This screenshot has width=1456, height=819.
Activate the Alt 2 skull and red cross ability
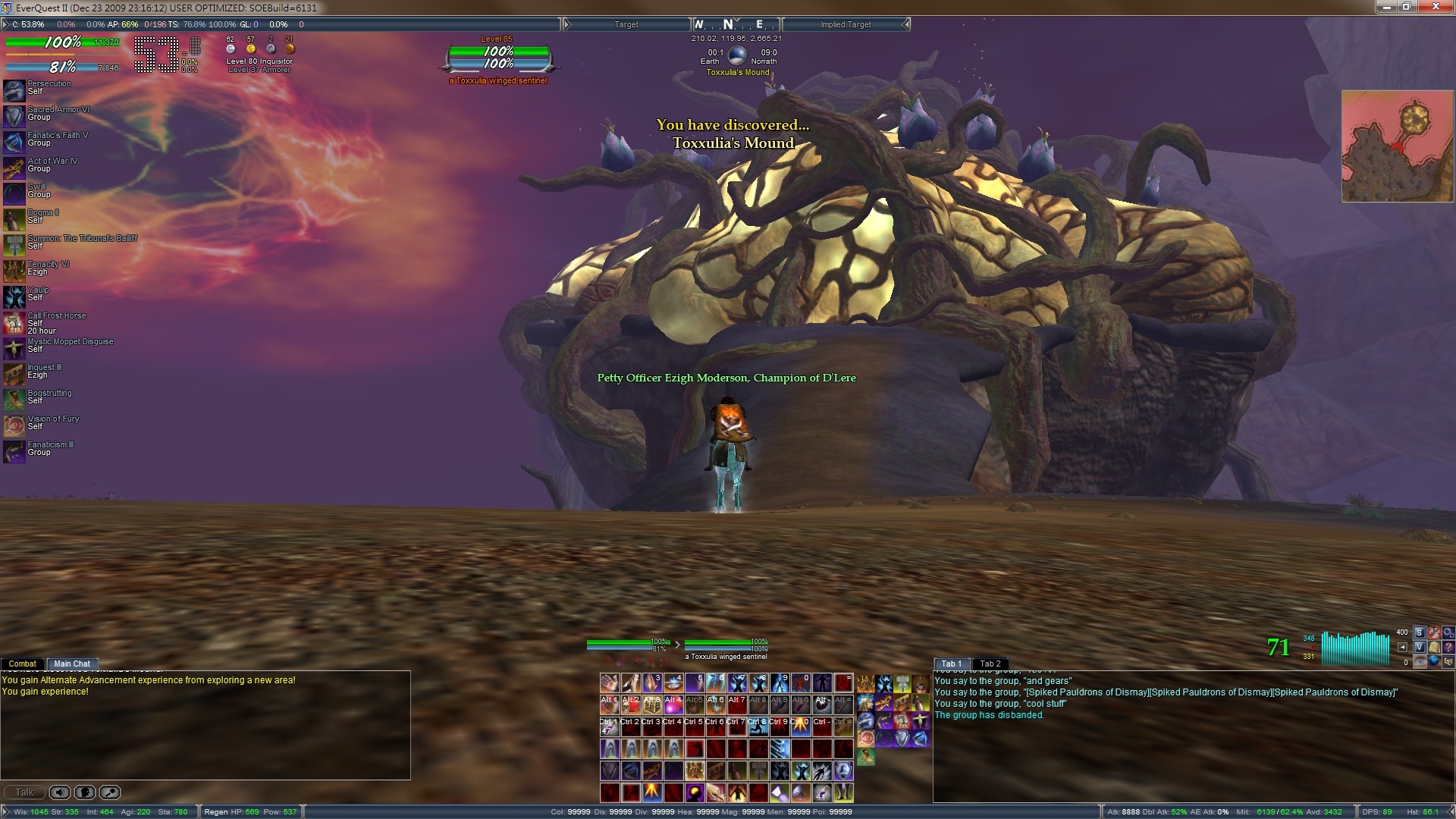pyautogui.click(x=631, y=705)
